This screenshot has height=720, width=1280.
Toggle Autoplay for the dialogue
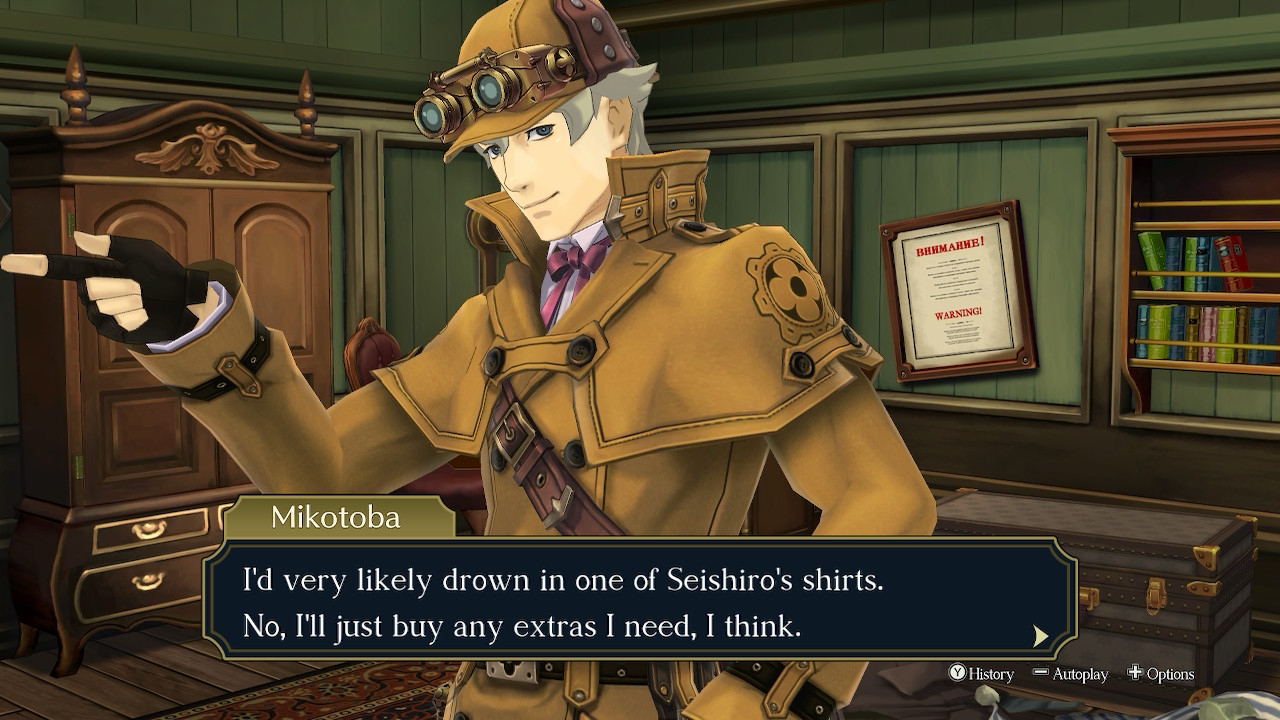coord(1070,674)
